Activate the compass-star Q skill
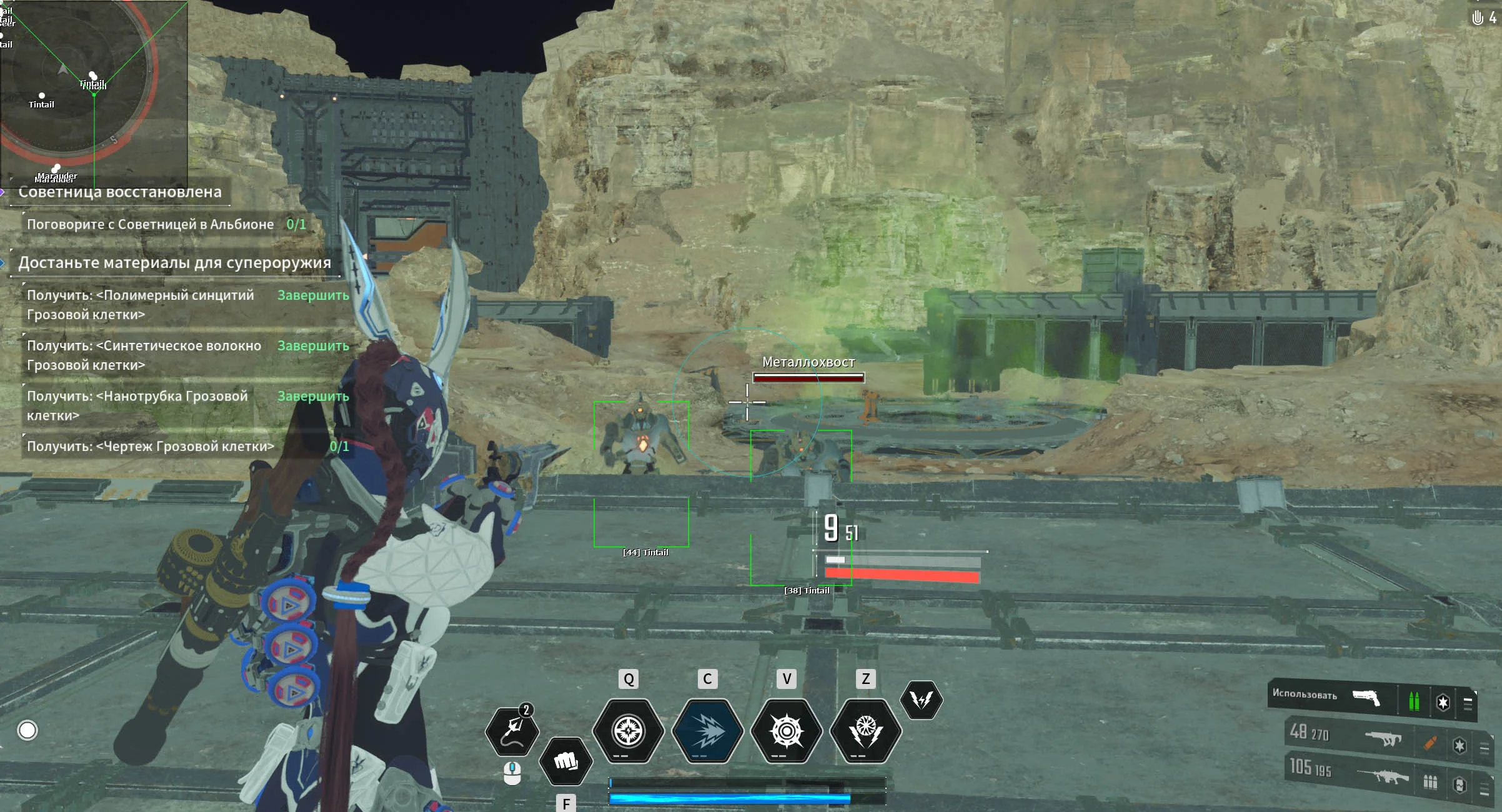Viewport: 1502px width, 812px height. coord(628,731)
